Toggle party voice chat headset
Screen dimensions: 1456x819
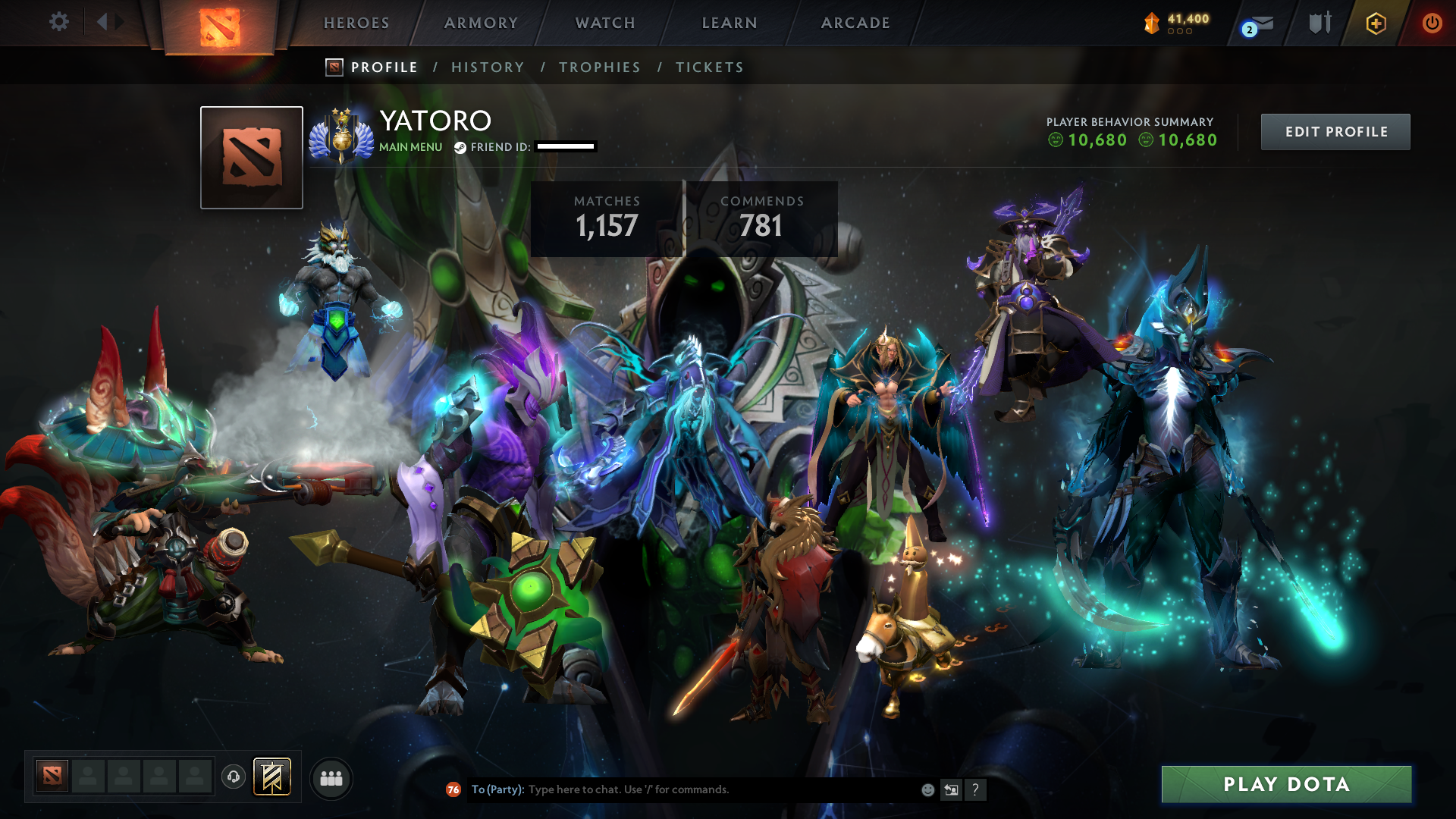[x=234, y=777]
